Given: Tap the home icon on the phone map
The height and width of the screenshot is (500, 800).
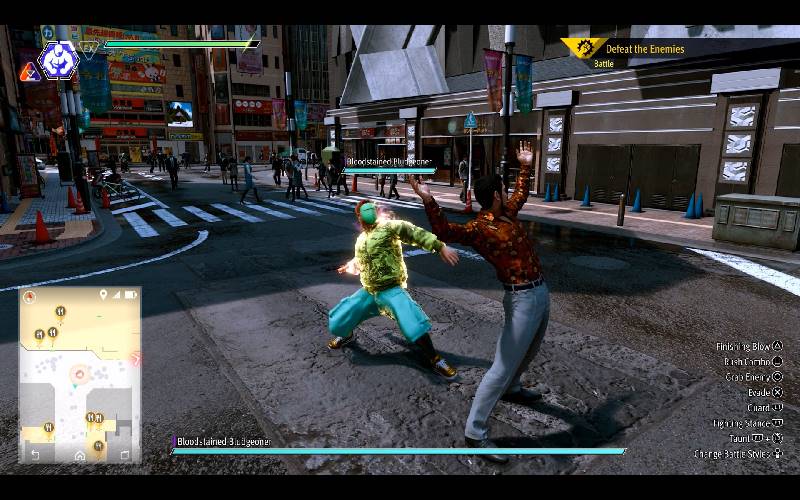Looking at the screenshot, I should click(80, 455).
